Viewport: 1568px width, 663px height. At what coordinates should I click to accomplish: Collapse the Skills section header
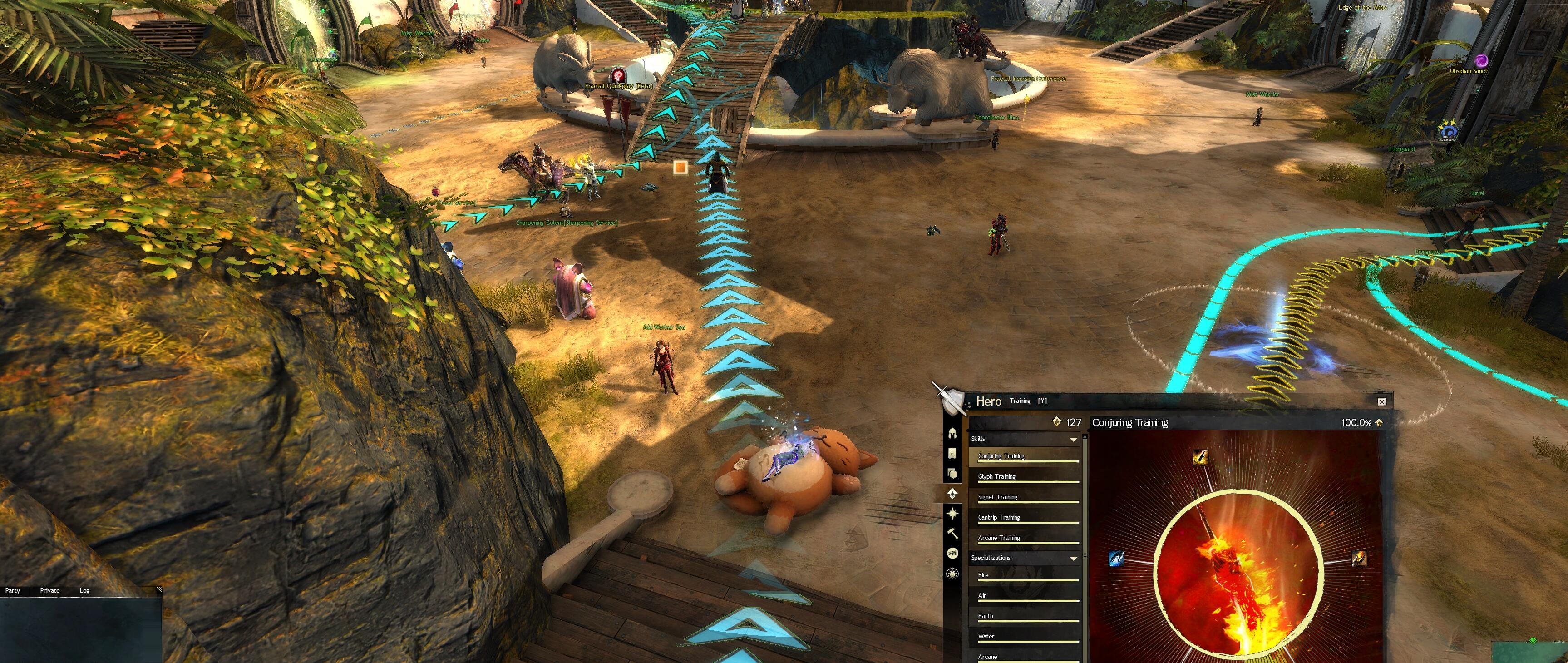(1073, 439)
